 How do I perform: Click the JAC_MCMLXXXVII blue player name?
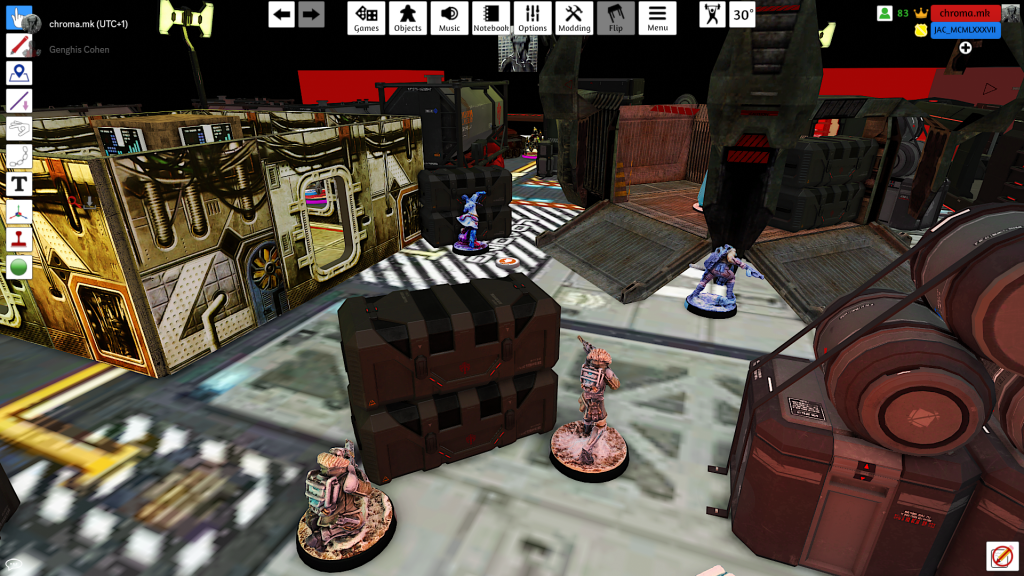(x=965, y=30)
